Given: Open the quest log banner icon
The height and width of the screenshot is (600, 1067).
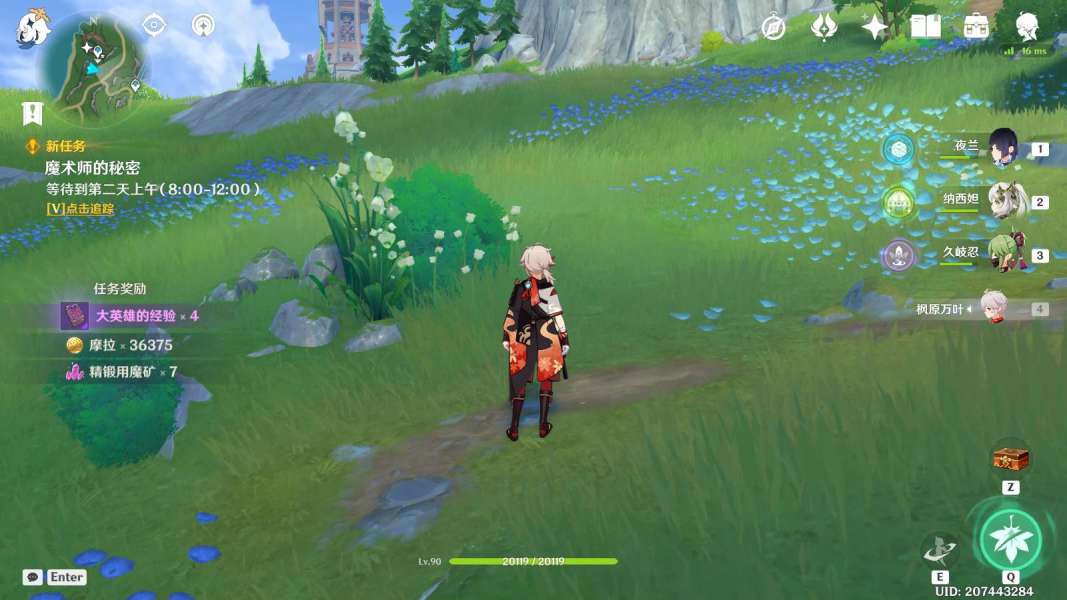Looking at the screenshot, I should 33,113.
